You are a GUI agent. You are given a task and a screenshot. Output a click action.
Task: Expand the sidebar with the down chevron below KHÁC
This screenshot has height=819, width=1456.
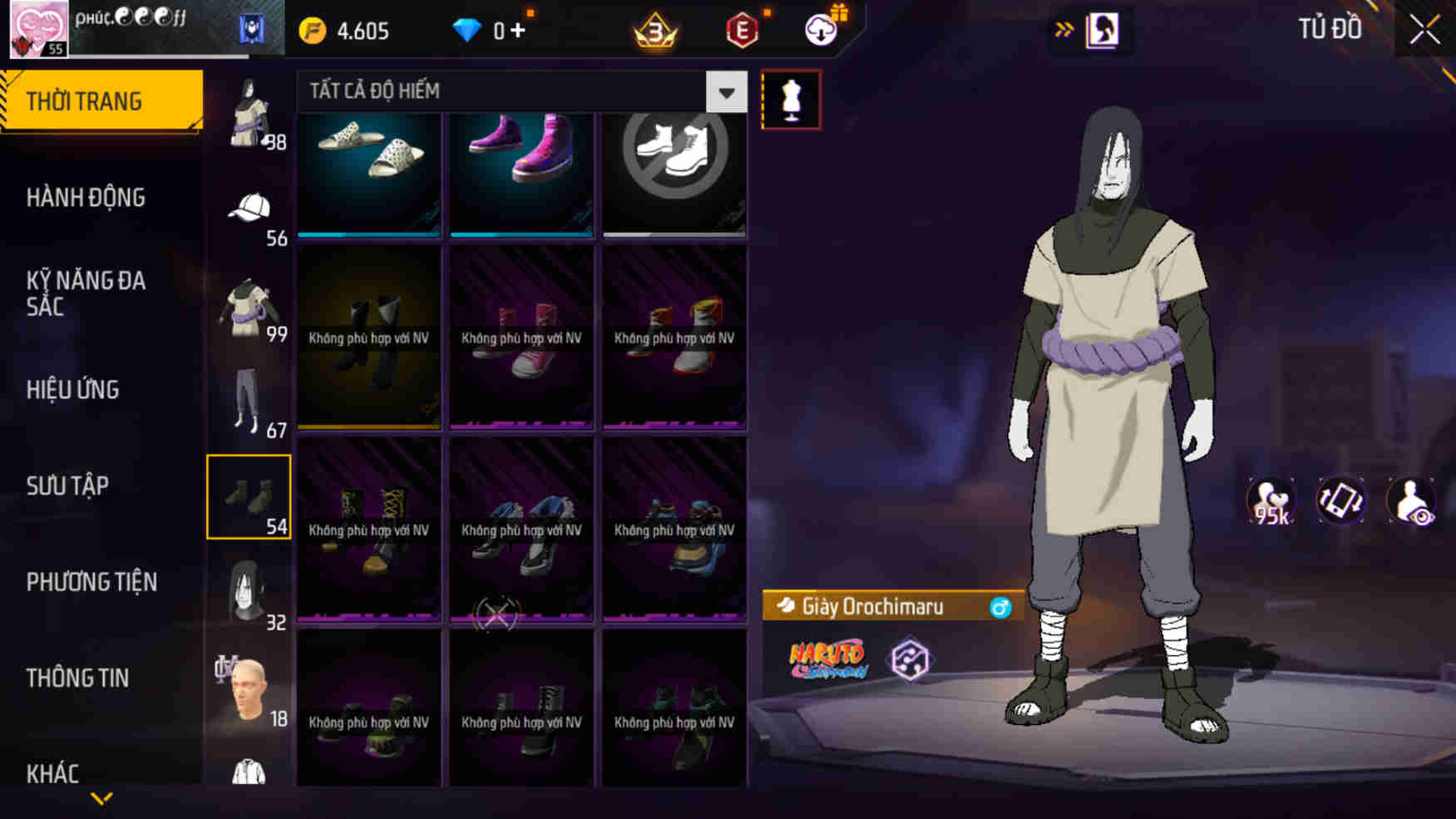(x=100, y=797)
